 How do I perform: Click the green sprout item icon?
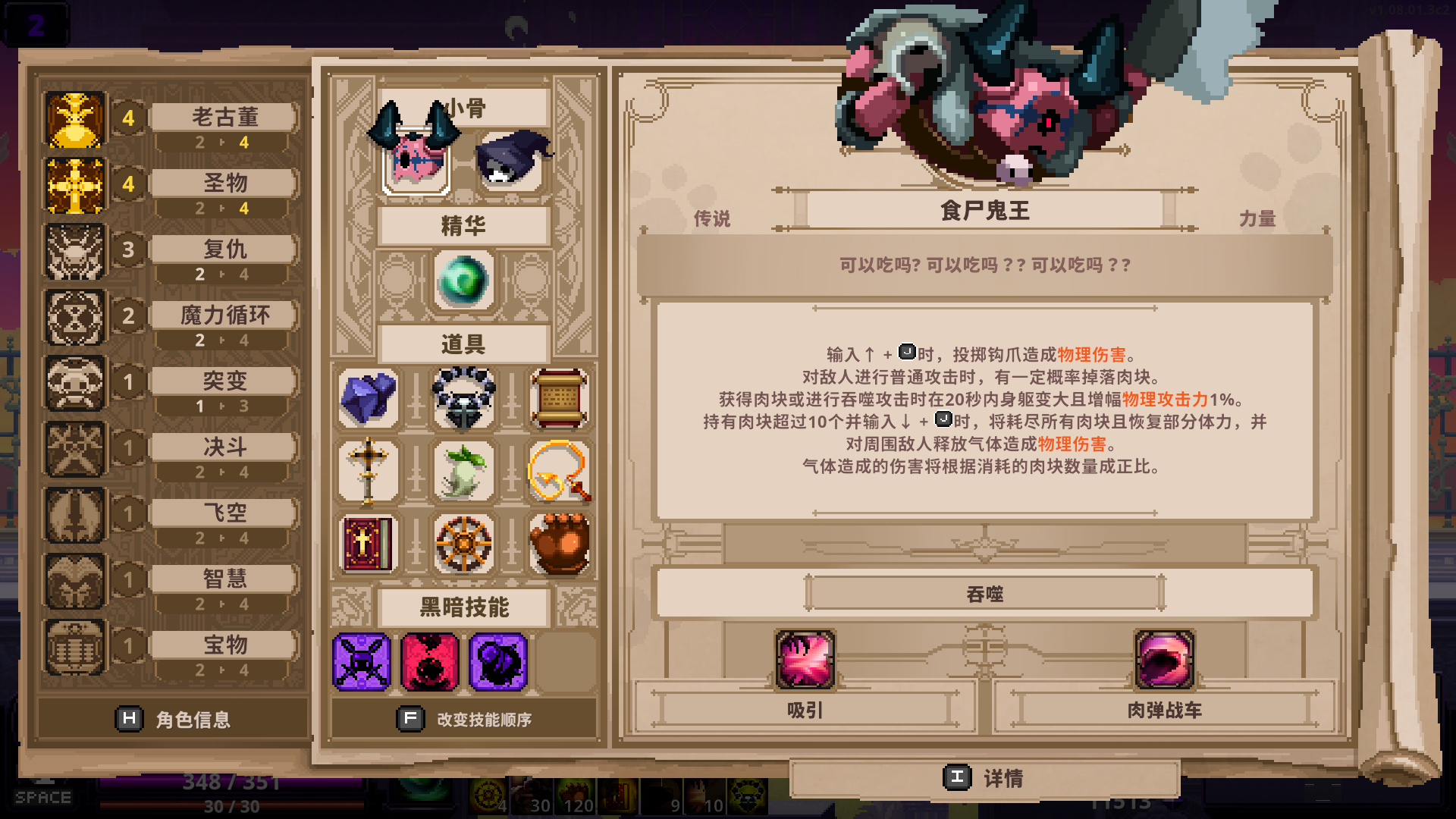(x=463, y=470)
